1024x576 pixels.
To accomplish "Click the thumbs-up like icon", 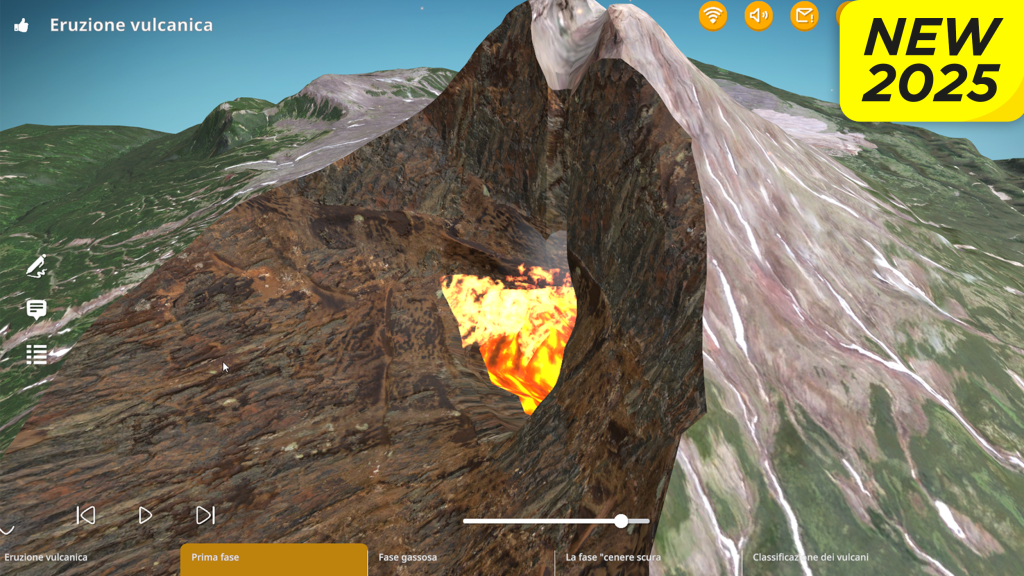I will [22, 26].
